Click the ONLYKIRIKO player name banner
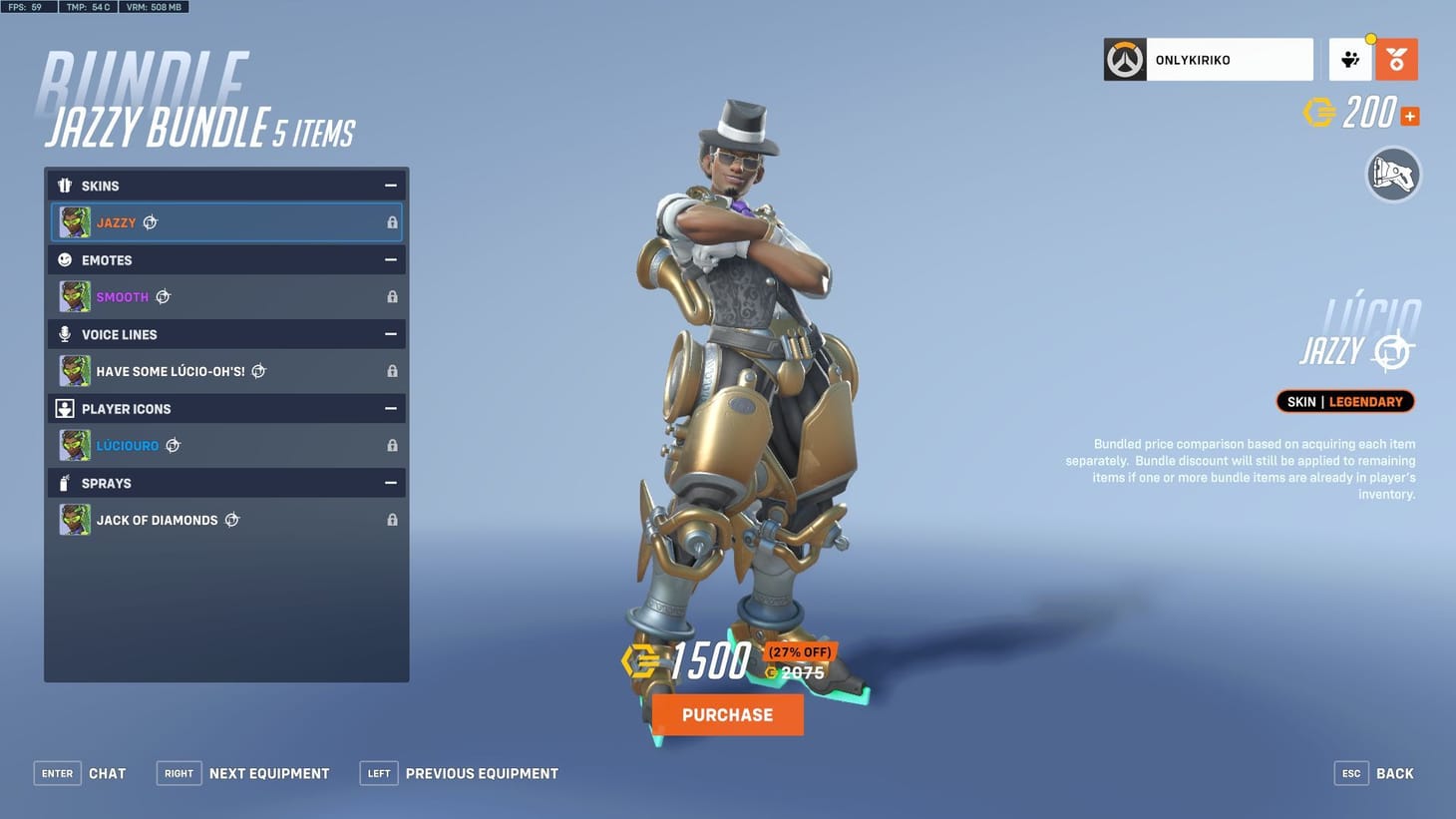The width and height of the screenshot is (1456, 819). (x=1207, y=59)
